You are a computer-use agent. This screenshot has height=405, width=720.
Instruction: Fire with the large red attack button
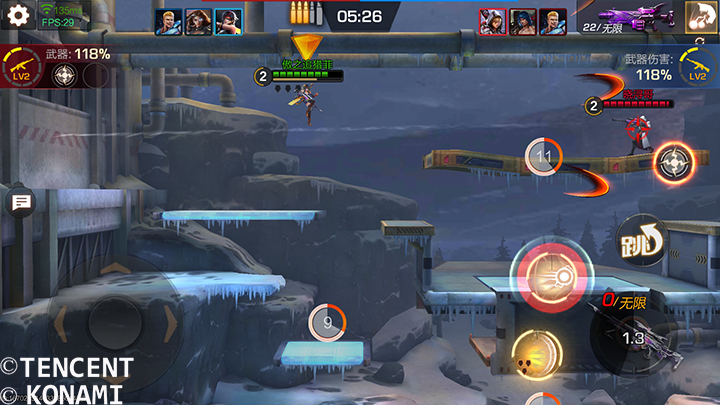(547, 276)
